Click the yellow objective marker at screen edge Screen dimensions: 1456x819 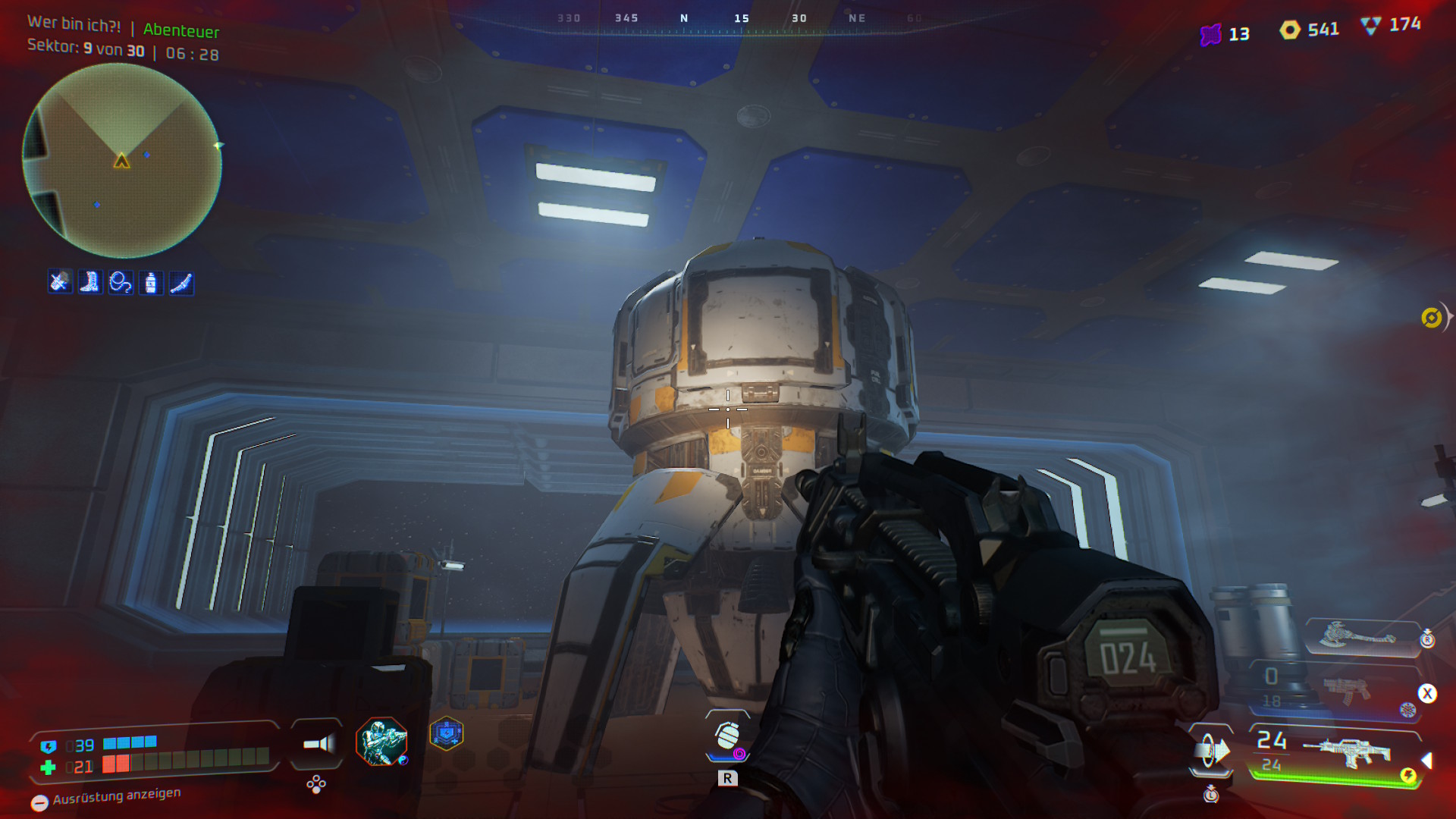pyautogui.click(x=1432, y=318)
